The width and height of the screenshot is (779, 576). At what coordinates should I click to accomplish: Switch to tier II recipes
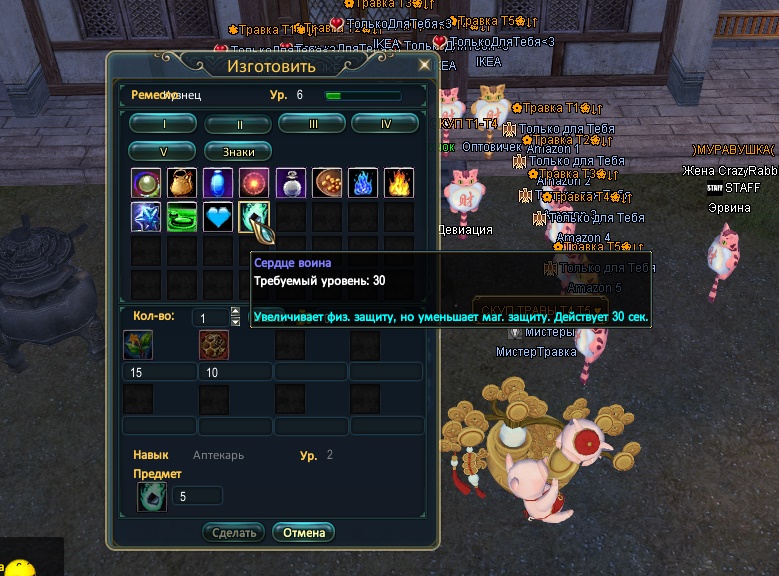click(238, 124)
